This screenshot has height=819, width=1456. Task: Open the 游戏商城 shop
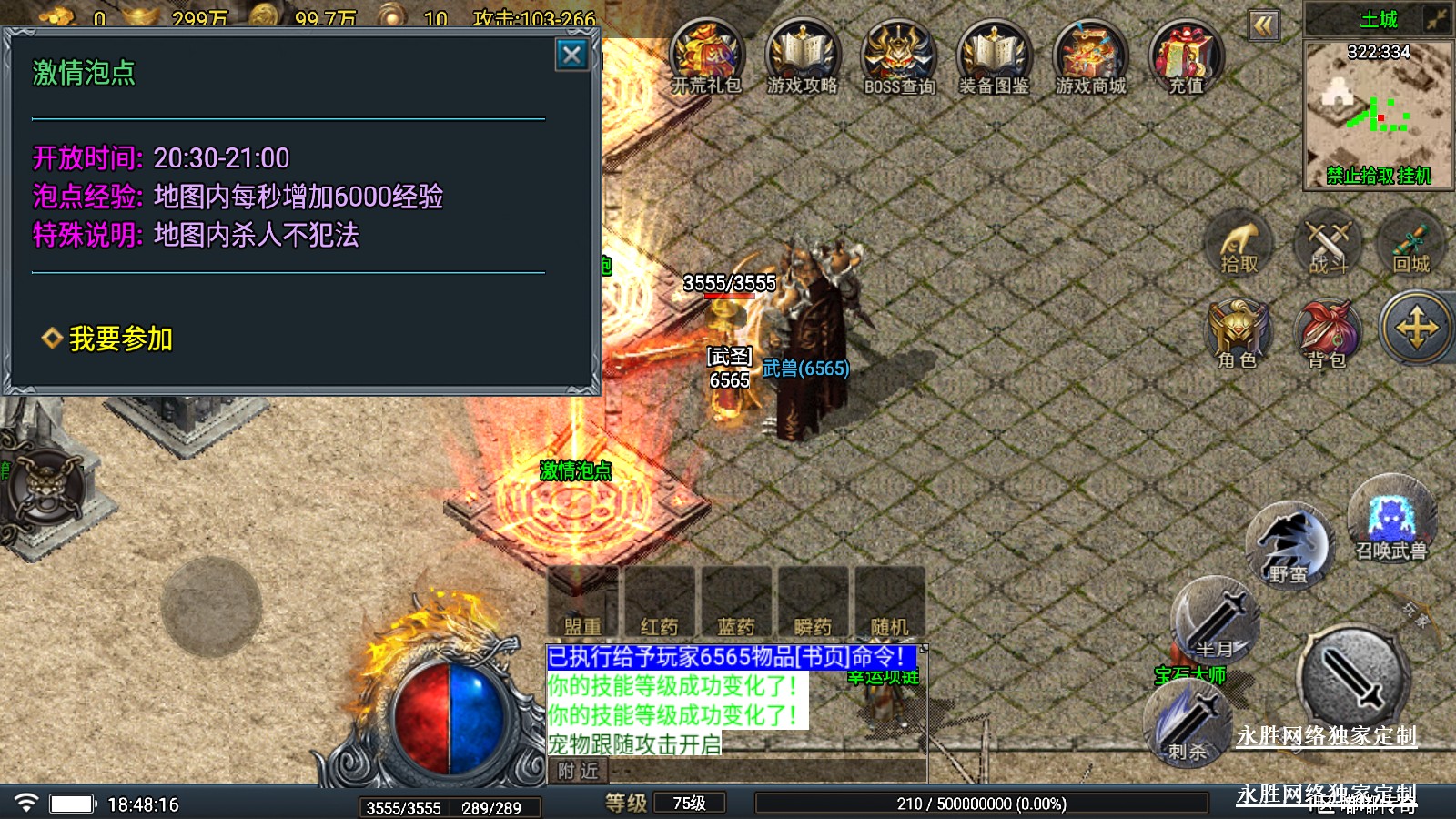[x=1090, y=56]
